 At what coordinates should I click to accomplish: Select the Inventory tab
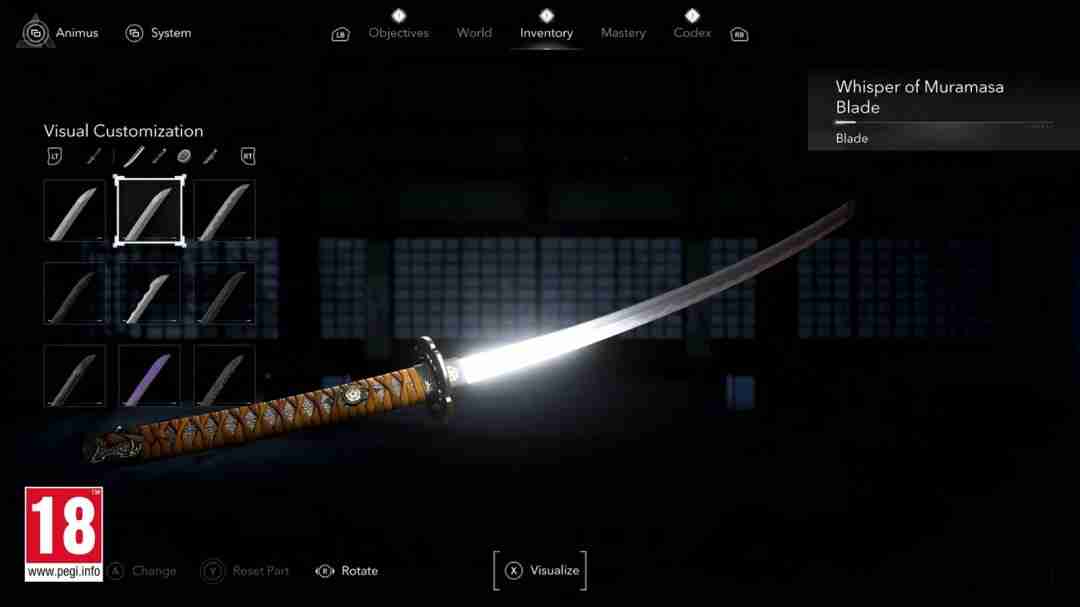click(544, 33)
